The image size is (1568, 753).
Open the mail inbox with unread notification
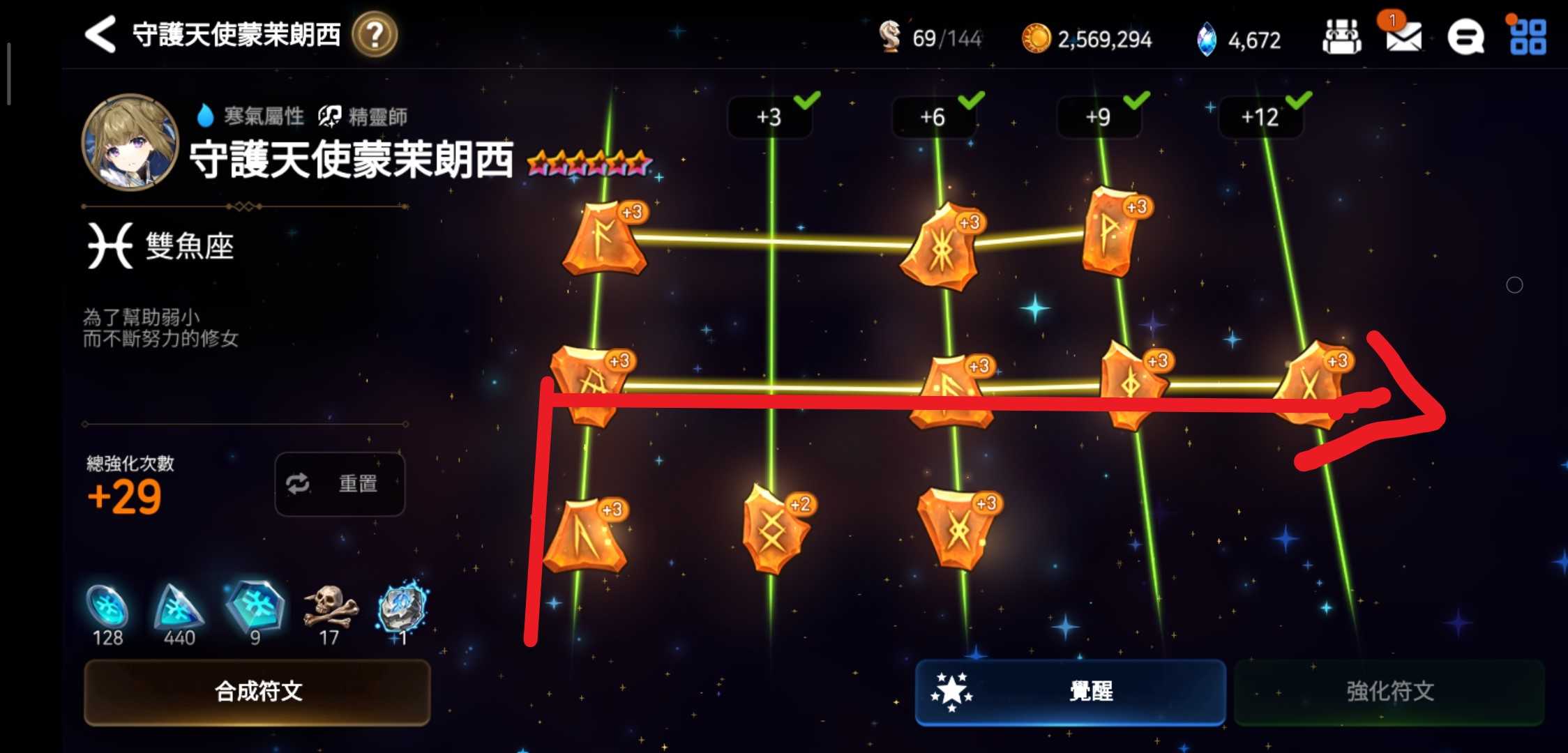pyautogui.click(x=1404, y=38)
